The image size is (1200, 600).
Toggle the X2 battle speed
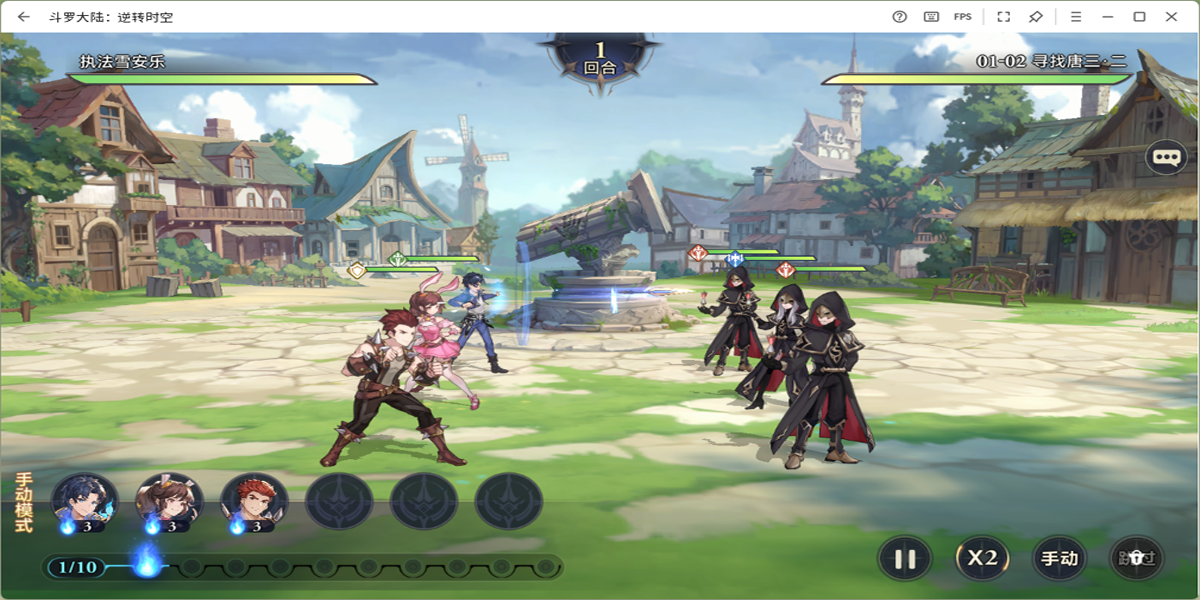[982, 559]
